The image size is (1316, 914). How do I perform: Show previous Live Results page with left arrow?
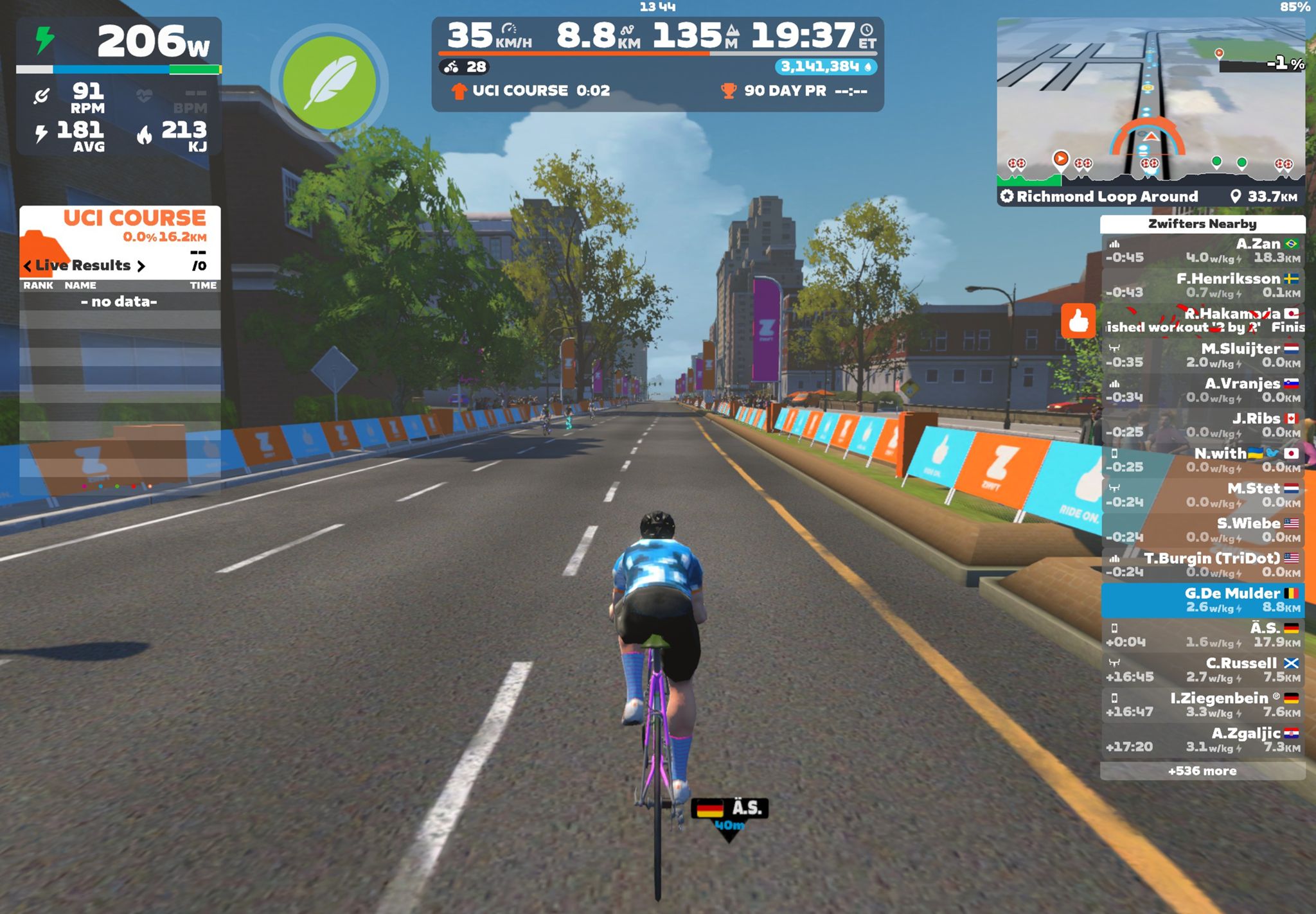point(28,266)
